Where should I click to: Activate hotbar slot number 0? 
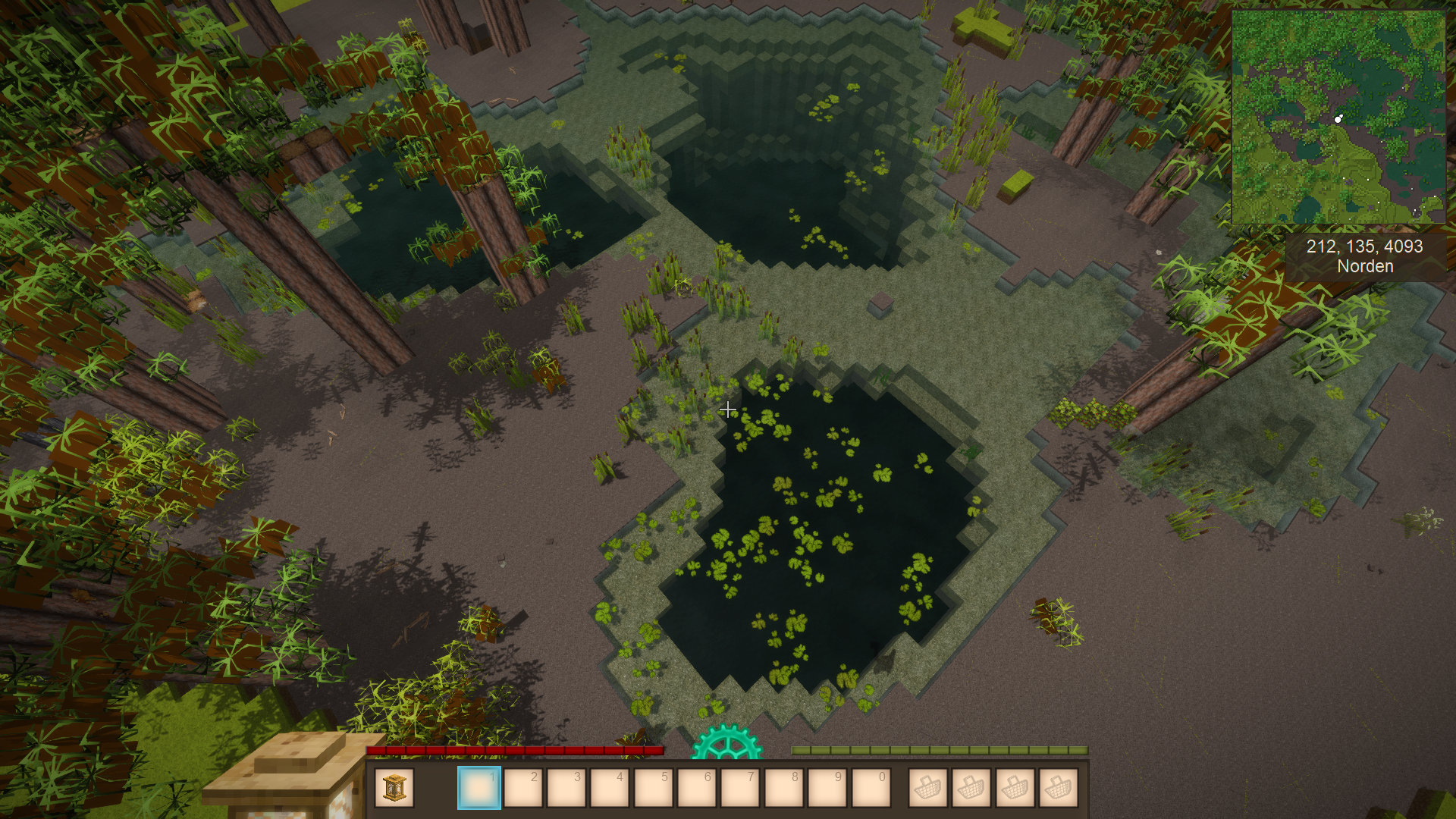(871, 788)
